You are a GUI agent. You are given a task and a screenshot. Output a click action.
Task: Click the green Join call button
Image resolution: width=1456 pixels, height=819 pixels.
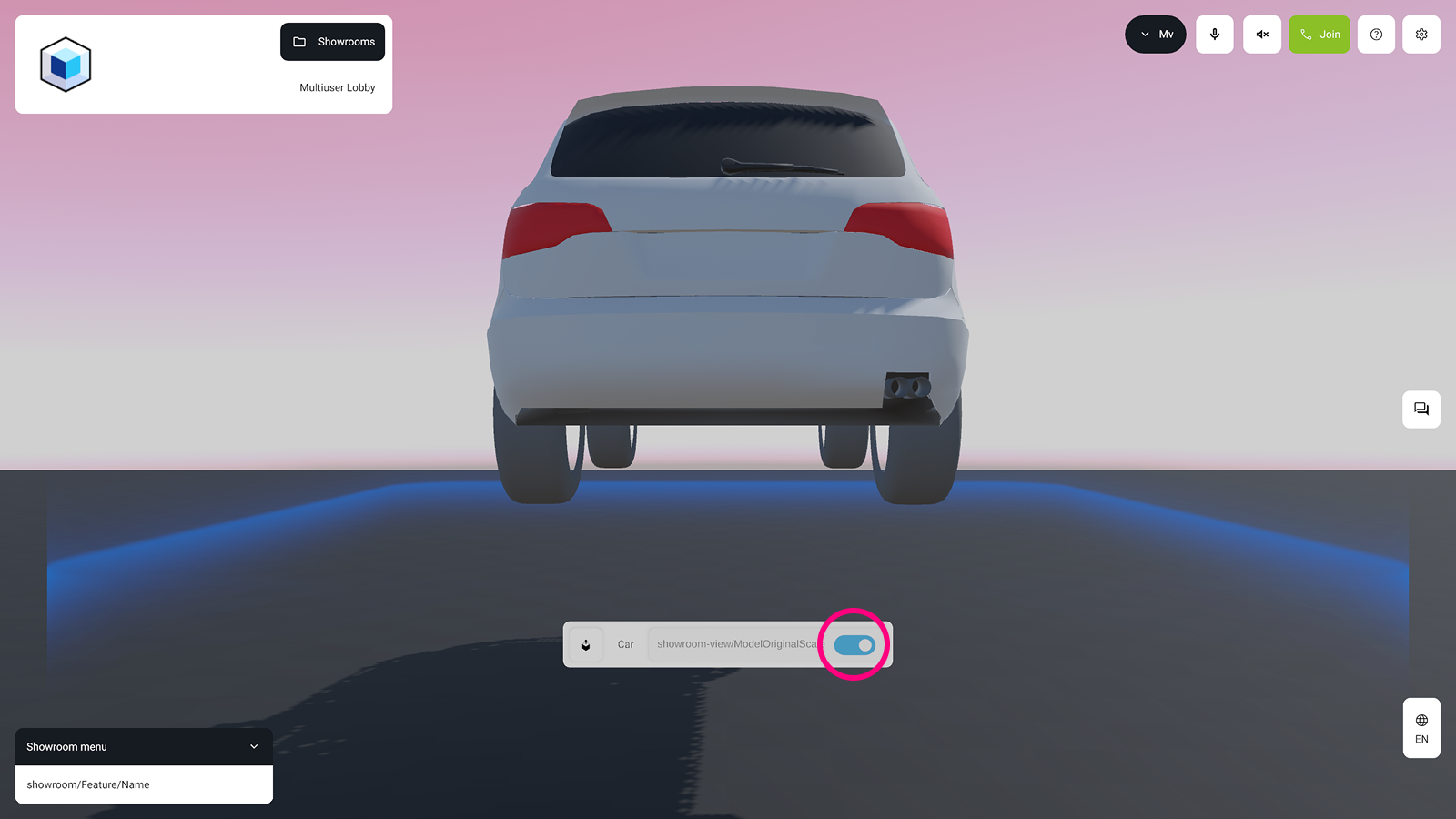(x=1319, y=34)
